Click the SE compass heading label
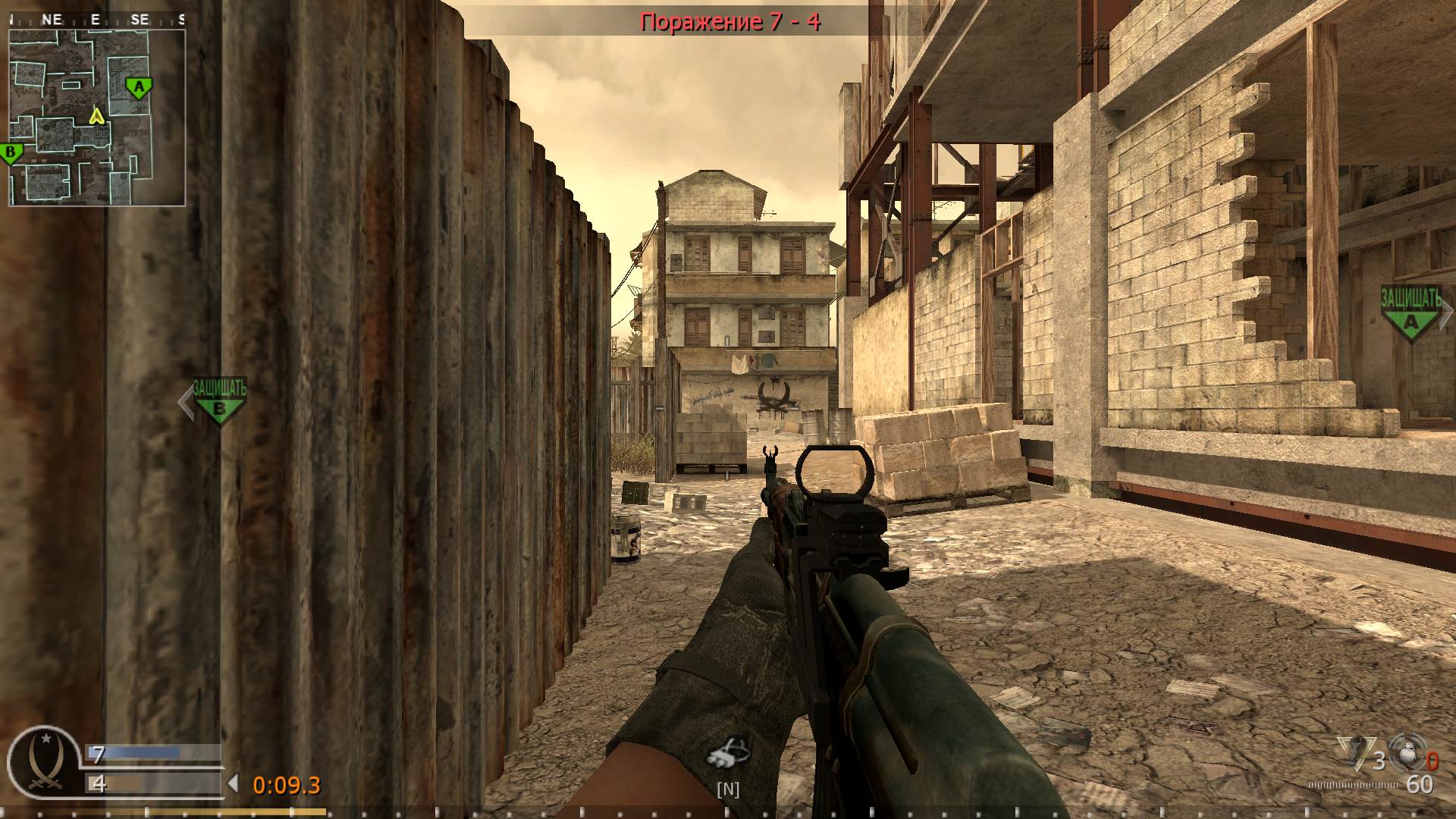 click(x=139, y=20)
